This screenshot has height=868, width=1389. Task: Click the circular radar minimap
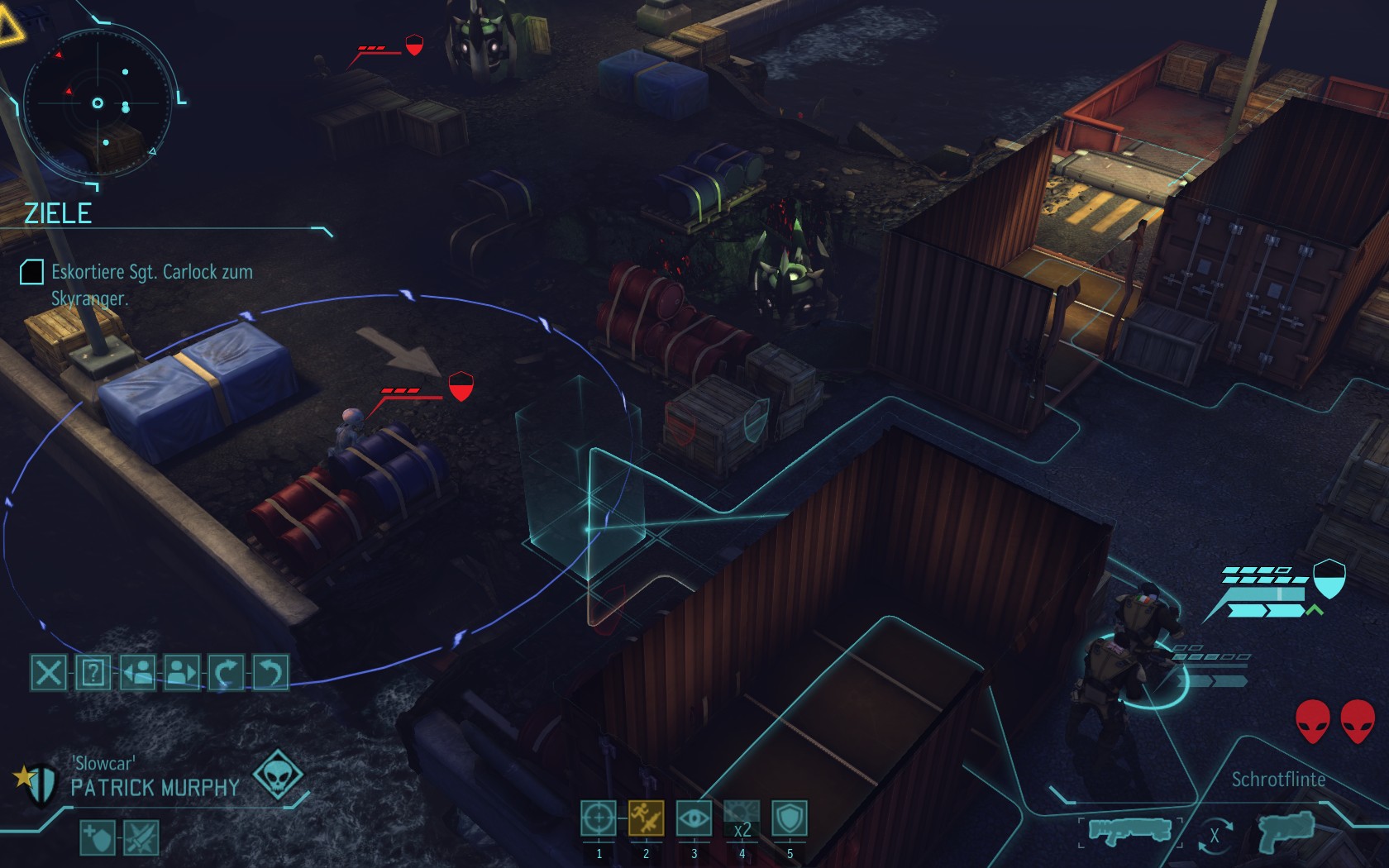(99, 103)
